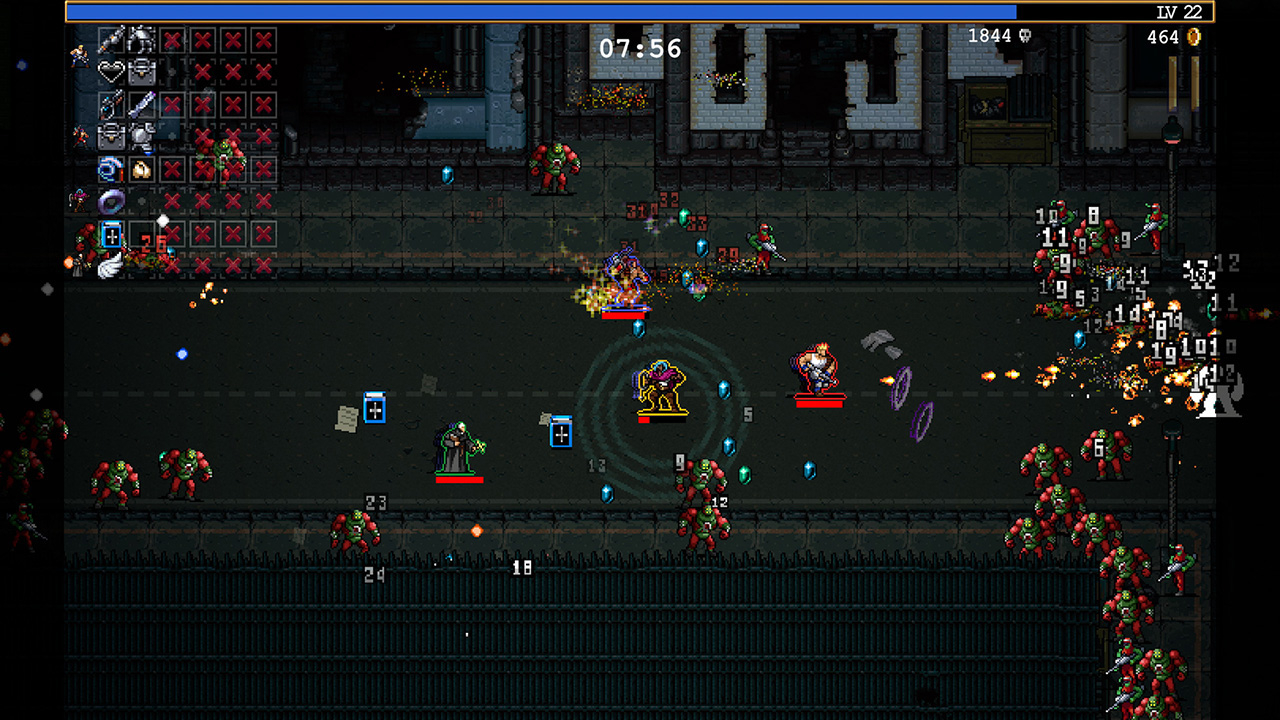Select the throwing knife weapon icon

[144, 103]
